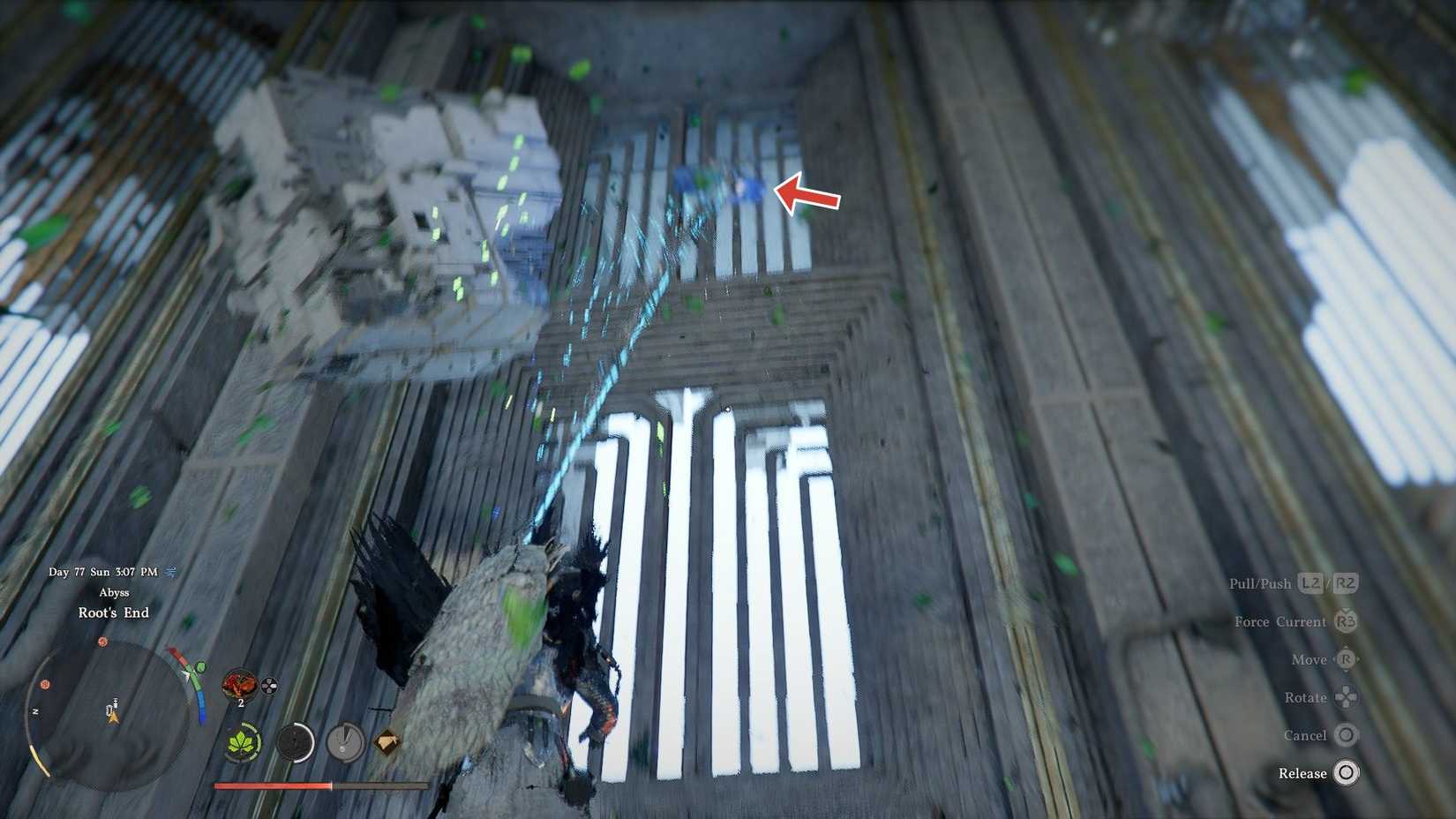Screen dimensions: 1456x819
Task: Click the player arrow on the minimap
Action: [x=113, y=717]
